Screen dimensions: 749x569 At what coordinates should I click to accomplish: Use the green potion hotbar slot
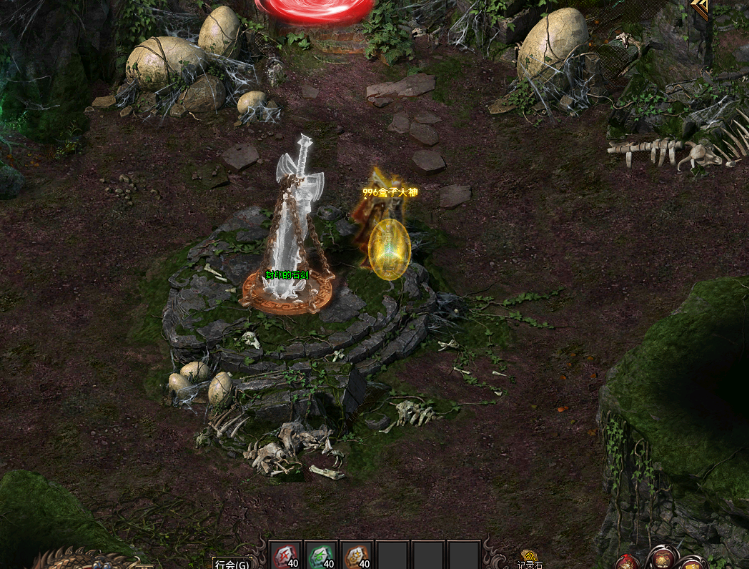[x=321, y=556]
